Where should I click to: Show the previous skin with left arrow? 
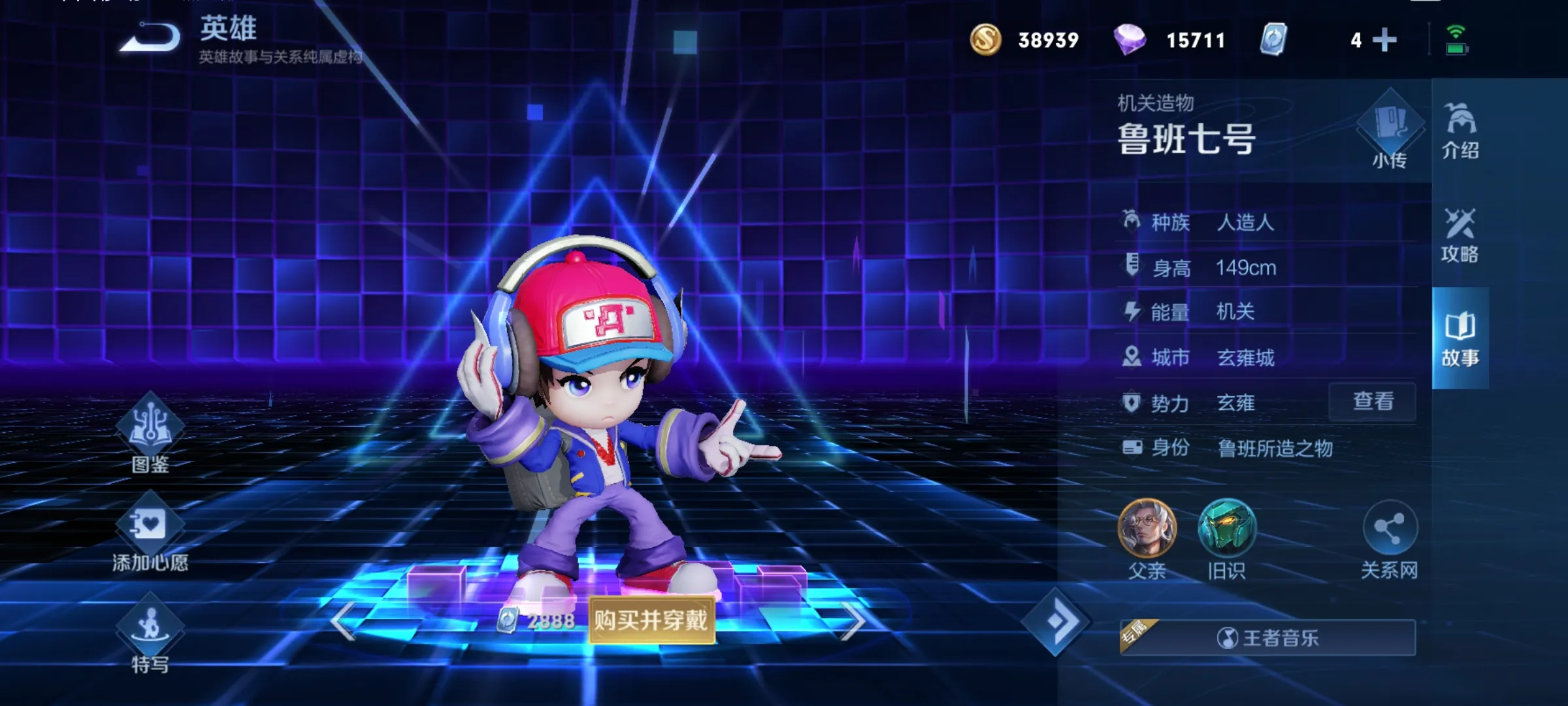343,621
